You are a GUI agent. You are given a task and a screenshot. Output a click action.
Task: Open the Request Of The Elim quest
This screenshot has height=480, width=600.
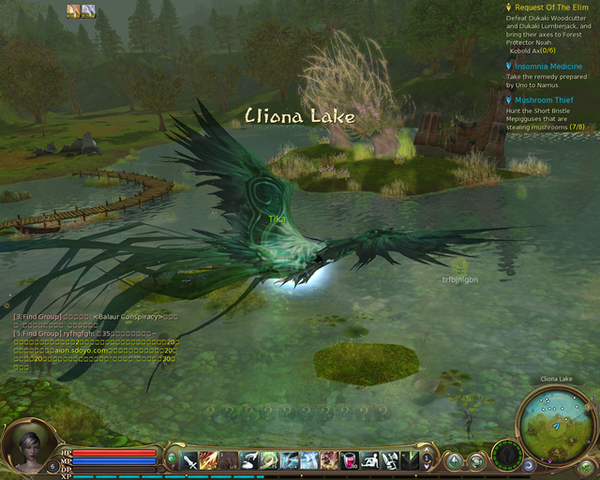pos(552,7)
